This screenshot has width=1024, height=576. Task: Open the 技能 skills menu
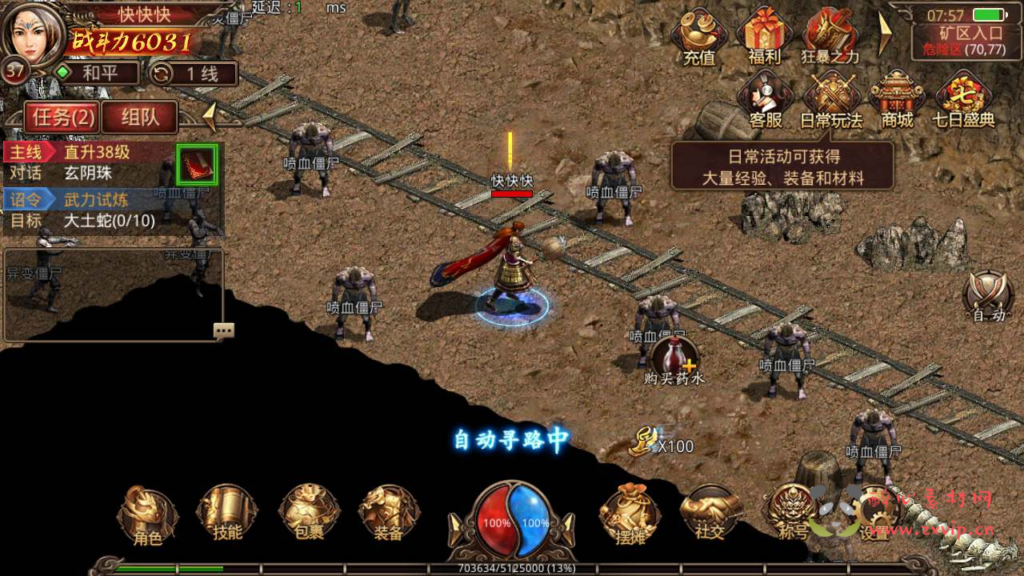click(228, 515)
